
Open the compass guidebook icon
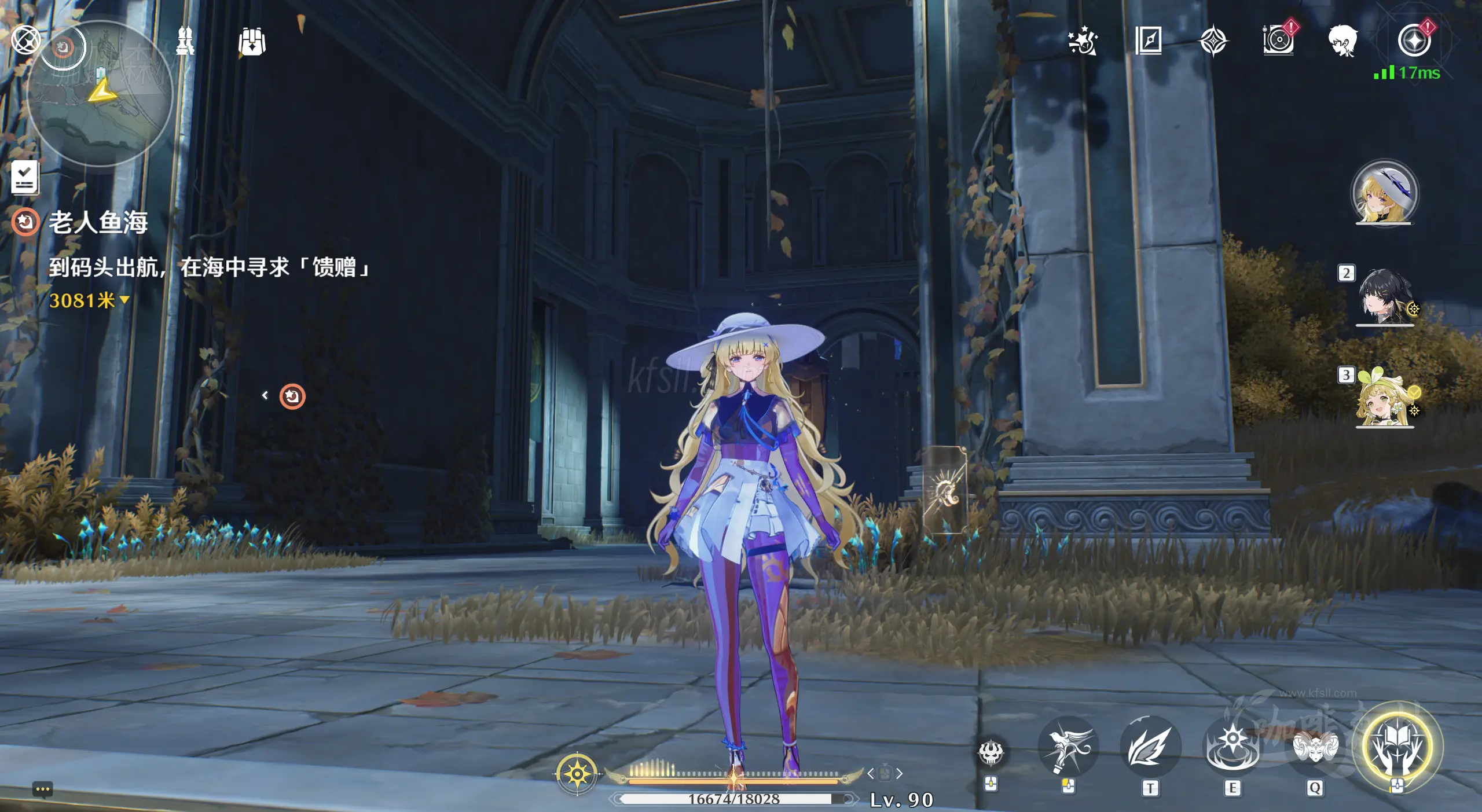pyautogui.click(x=1149, y=41)
